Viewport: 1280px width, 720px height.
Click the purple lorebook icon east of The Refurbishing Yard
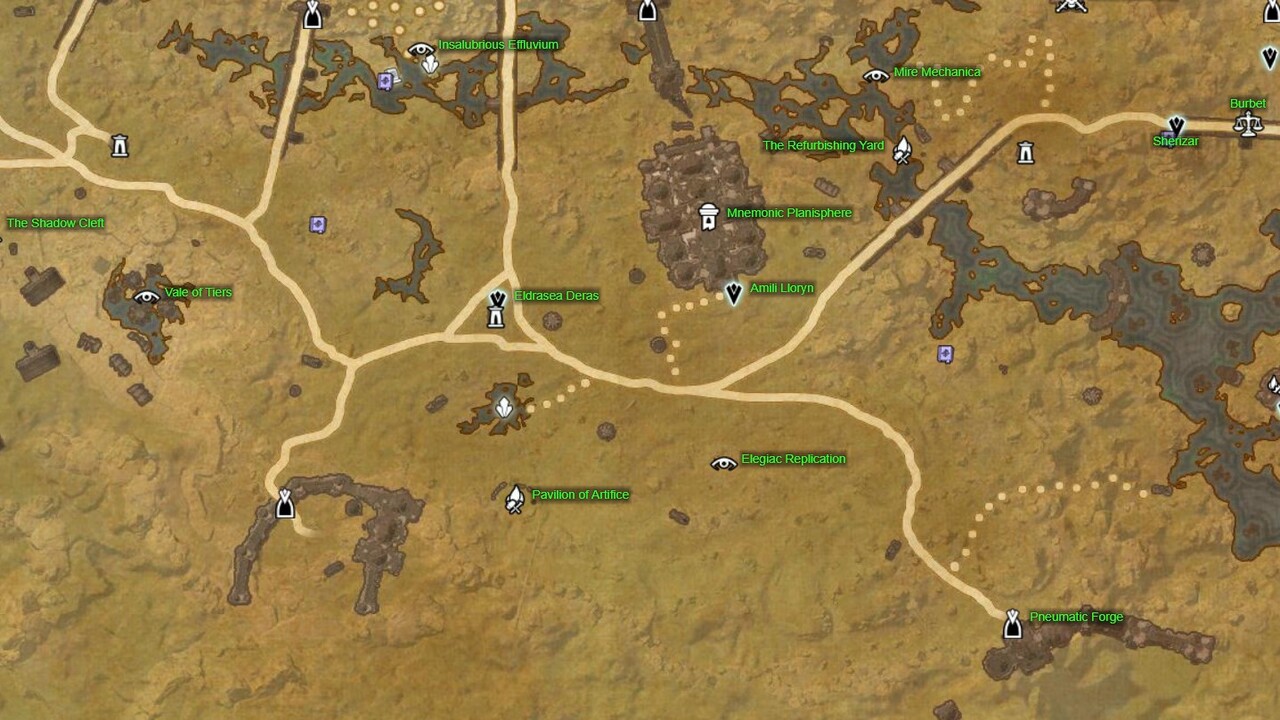click(946, 353)
